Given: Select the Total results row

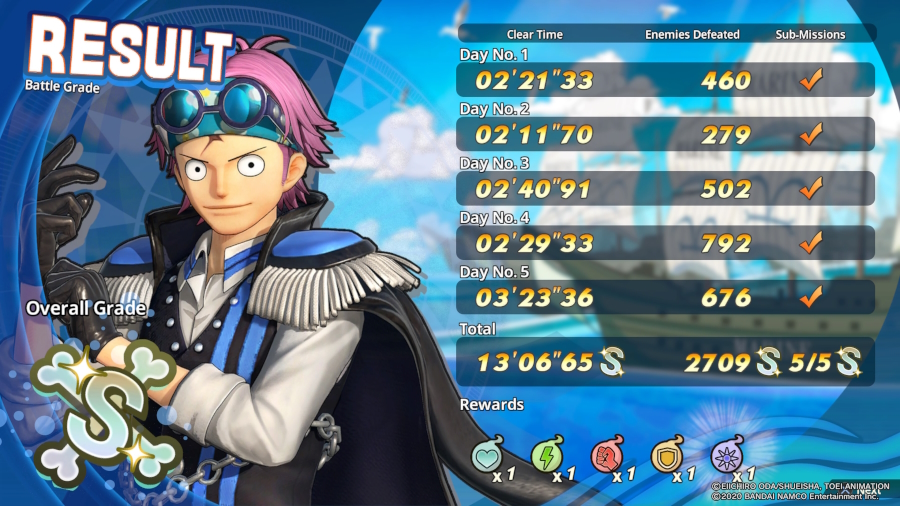Looking at the screenshot, I should (665, 361).
